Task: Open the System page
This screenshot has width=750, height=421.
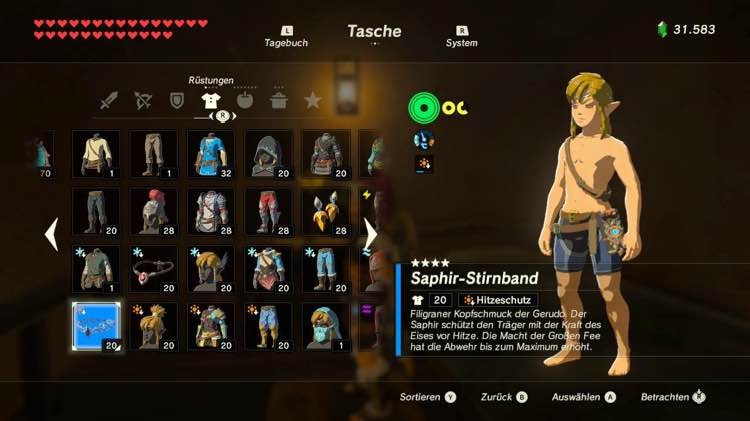Action: click(461, 37)
